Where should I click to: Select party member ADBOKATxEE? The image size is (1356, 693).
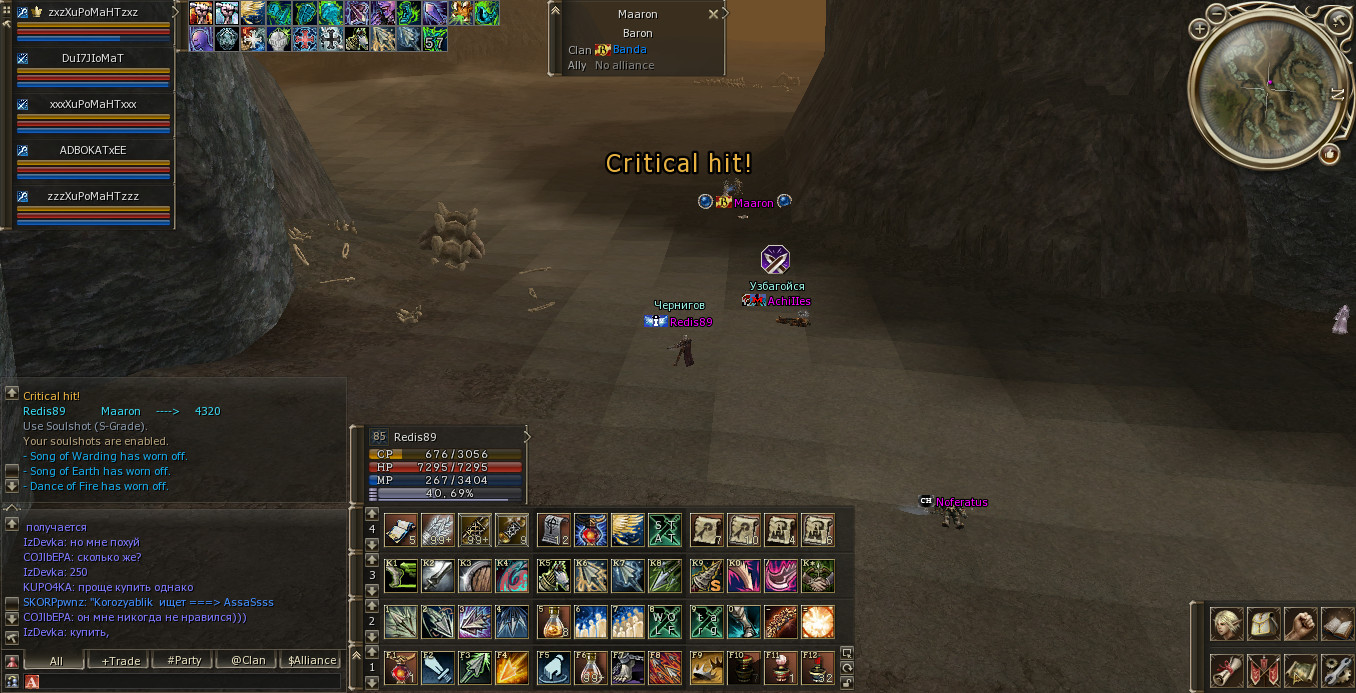[92, 150]
